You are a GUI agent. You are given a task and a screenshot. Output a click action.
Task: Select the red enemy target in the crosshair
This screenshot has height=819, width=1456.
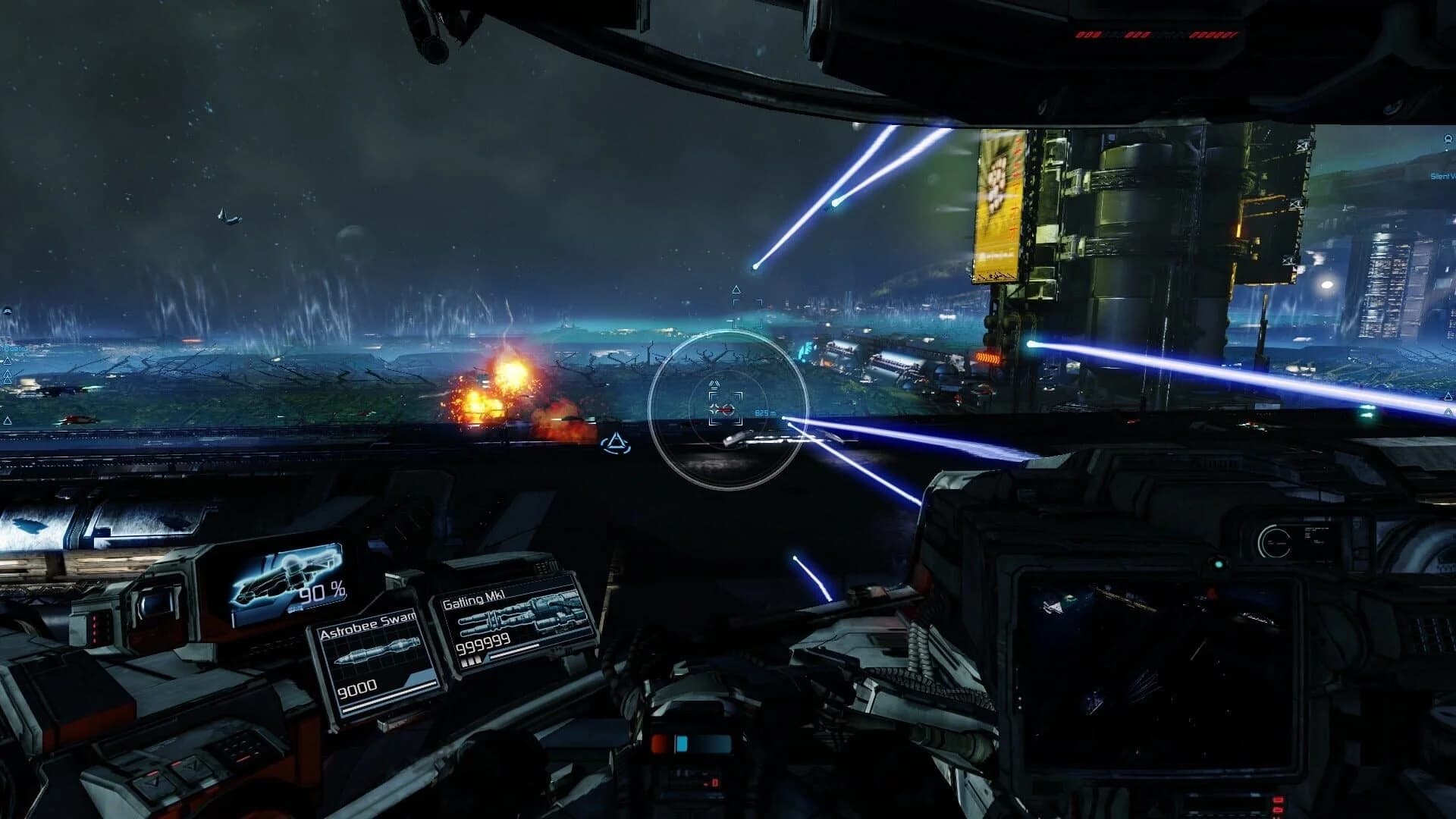[x=726, y=409]
